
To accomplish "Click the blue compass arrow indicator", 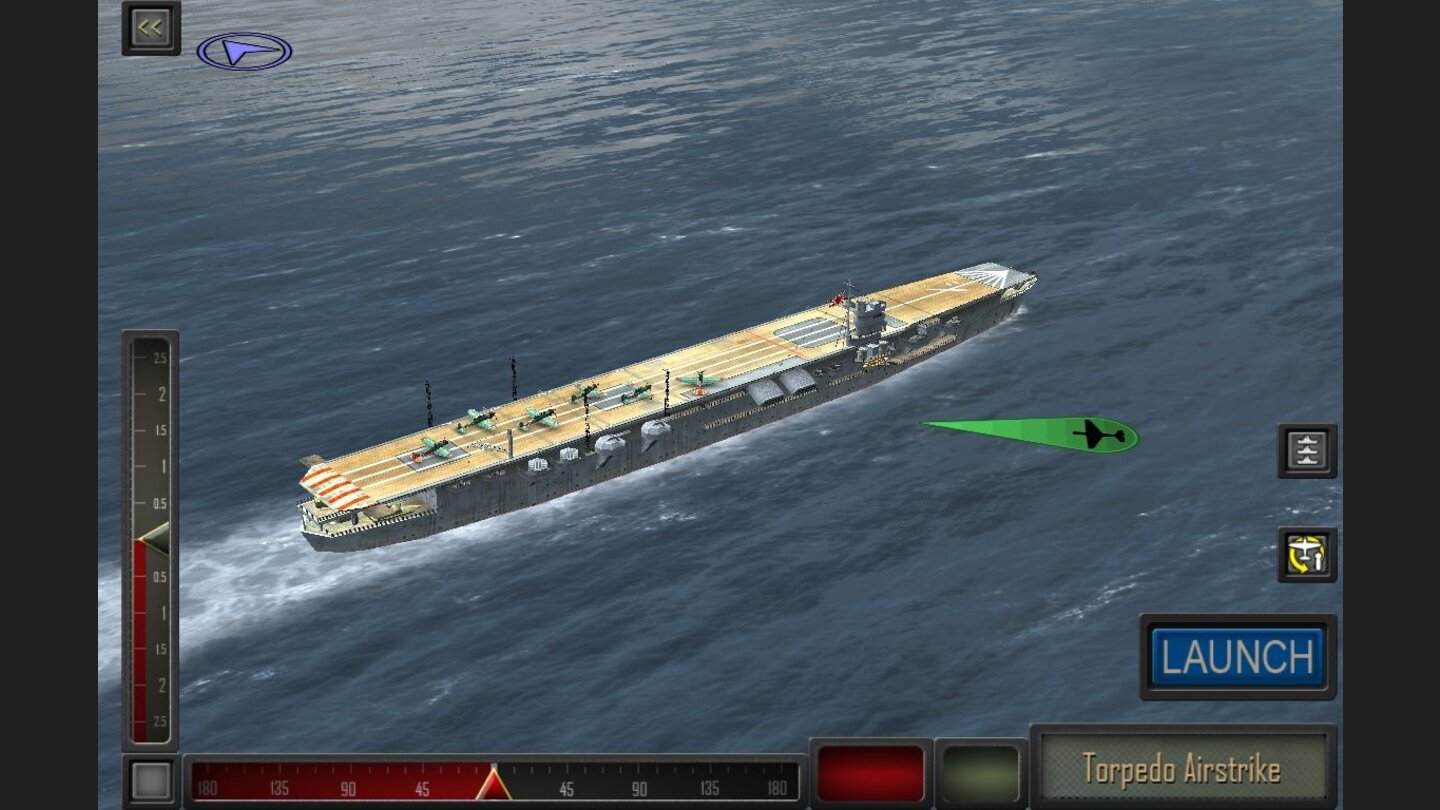I will [244, 49].
